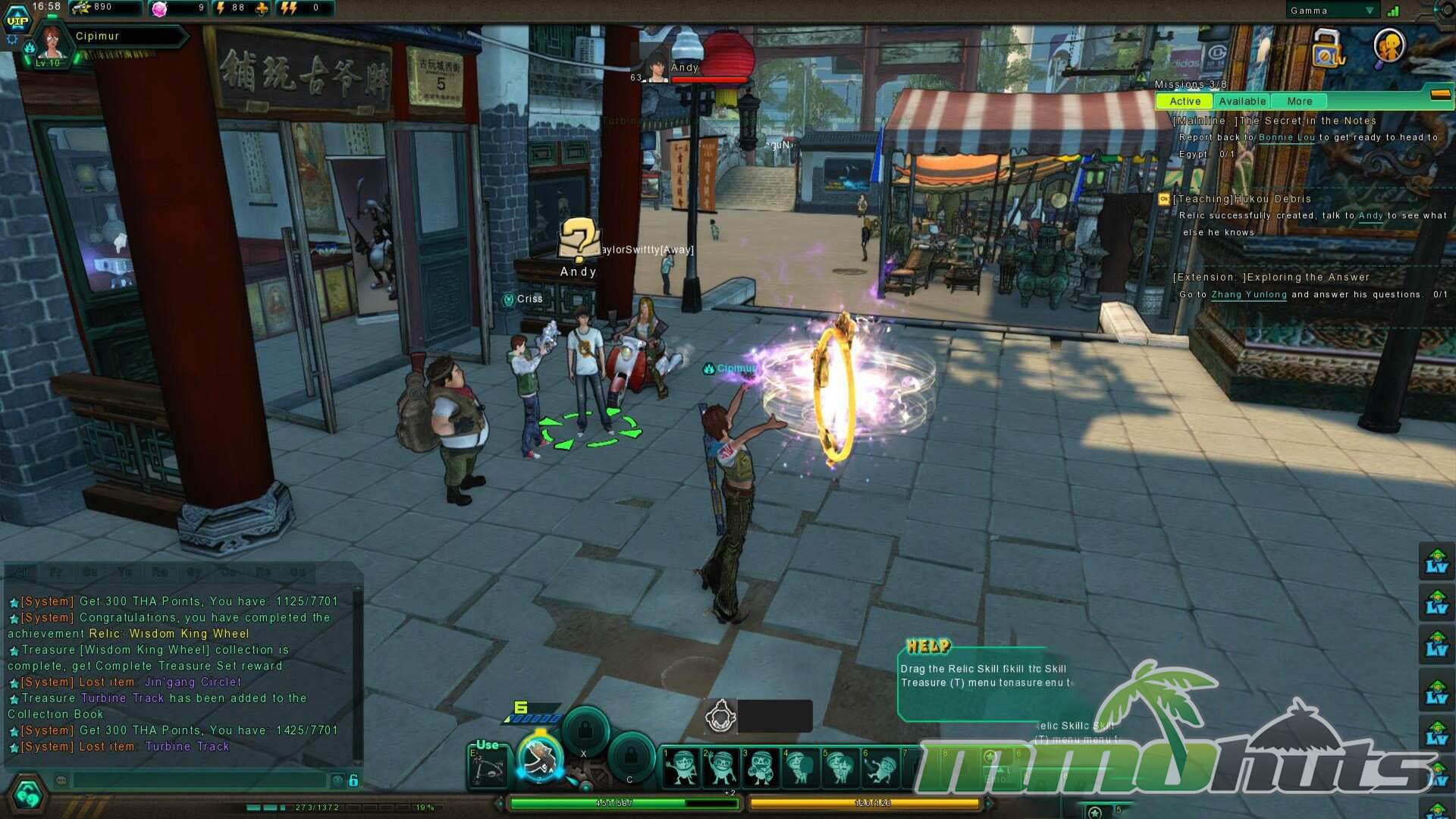
Task: Click the Andy link in Hukou Debris mission
Action: [x=1370, y=216]
